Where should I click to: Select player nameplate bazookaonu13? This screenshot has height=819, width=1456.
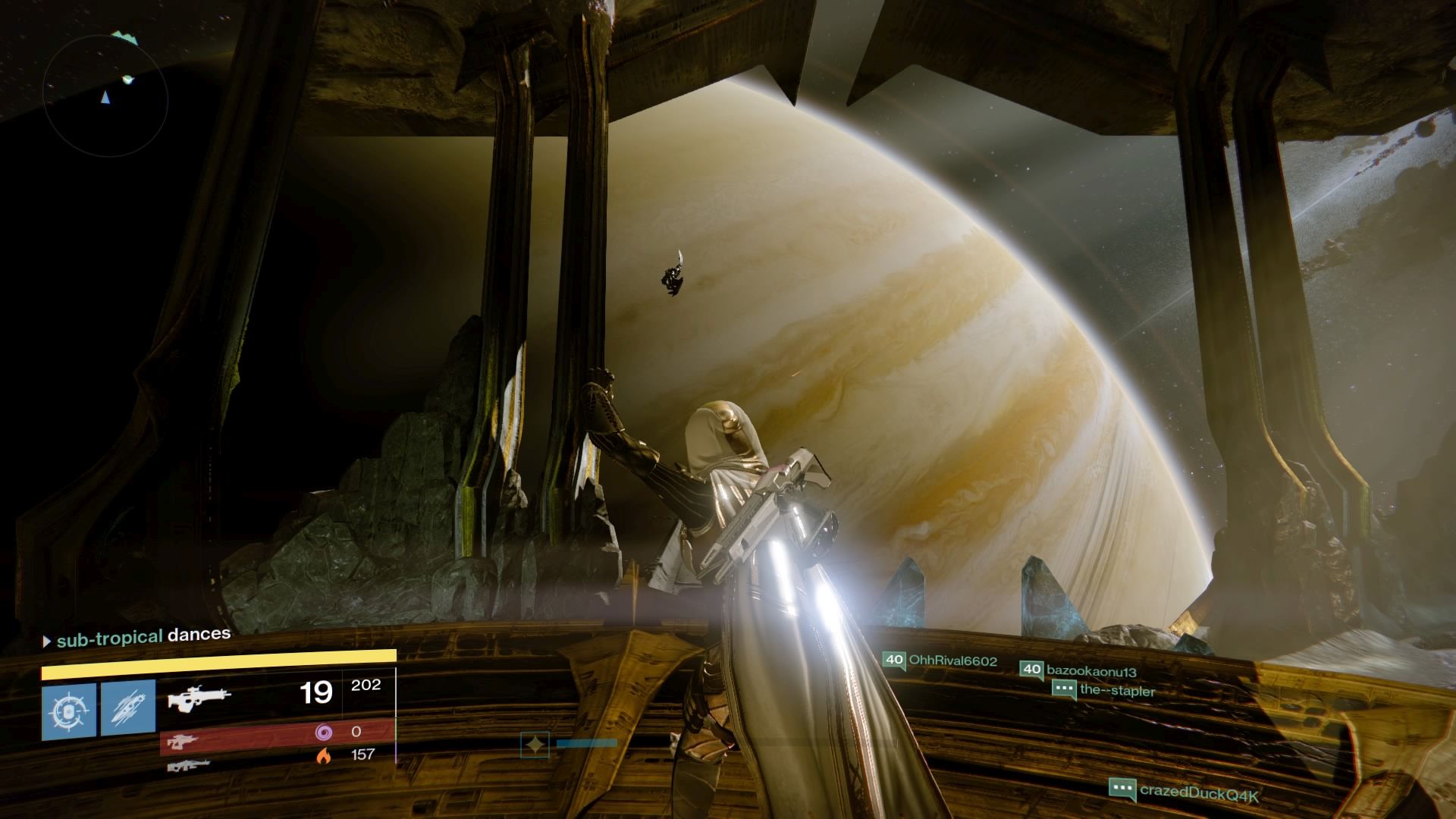(x=1079, y=670)
